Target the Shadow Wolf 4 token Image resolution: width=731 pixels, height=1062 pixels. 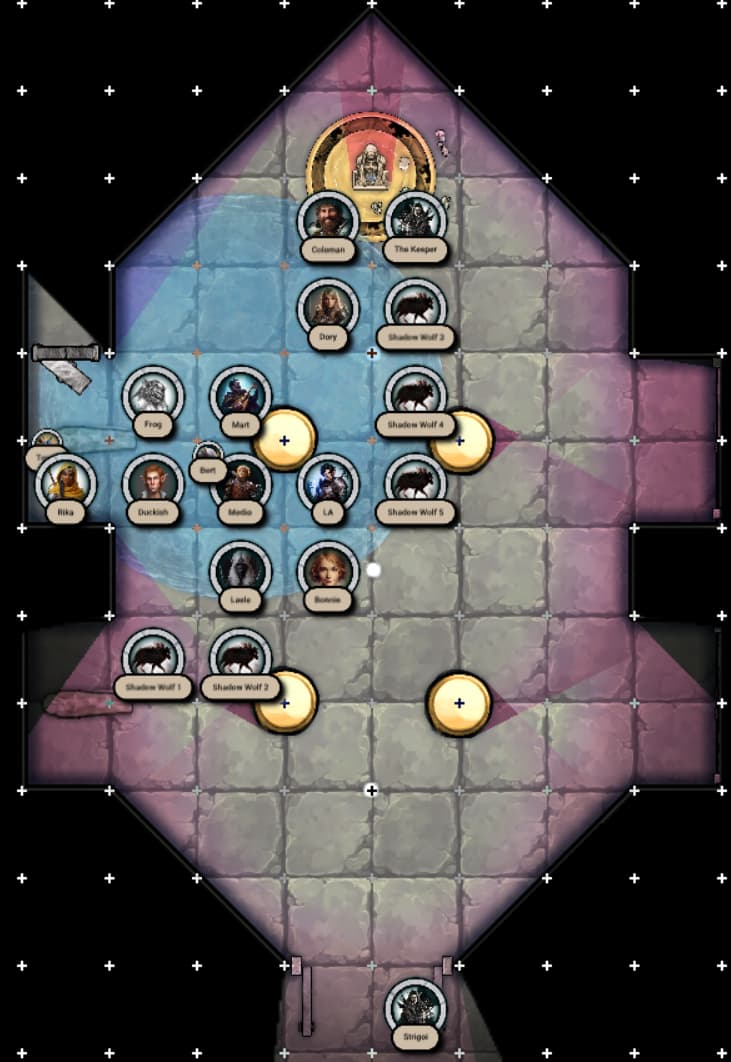point(415,395)
